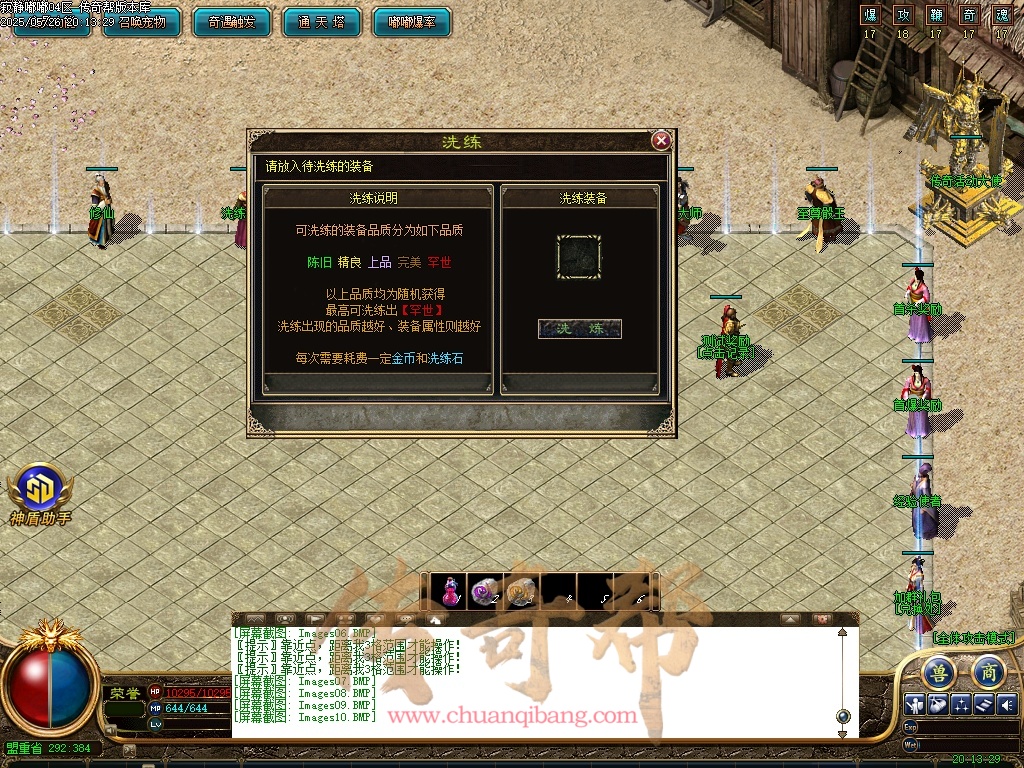The image size is (1024, 768).
Task: Use the purple scroll in hotbar
Action: (486, 592)
